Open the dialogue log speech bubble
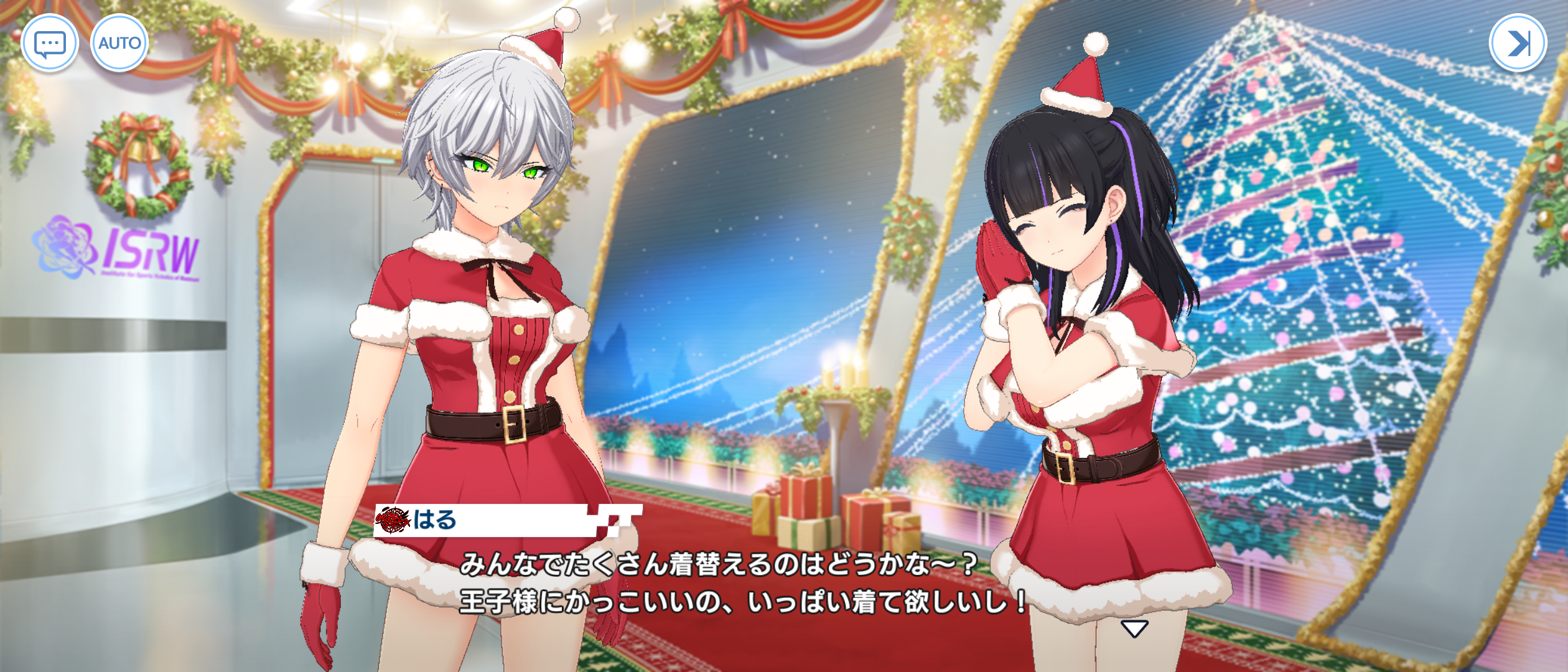Image resolution: width=1568 pixels, height=672 pixels. pos(50,43)
